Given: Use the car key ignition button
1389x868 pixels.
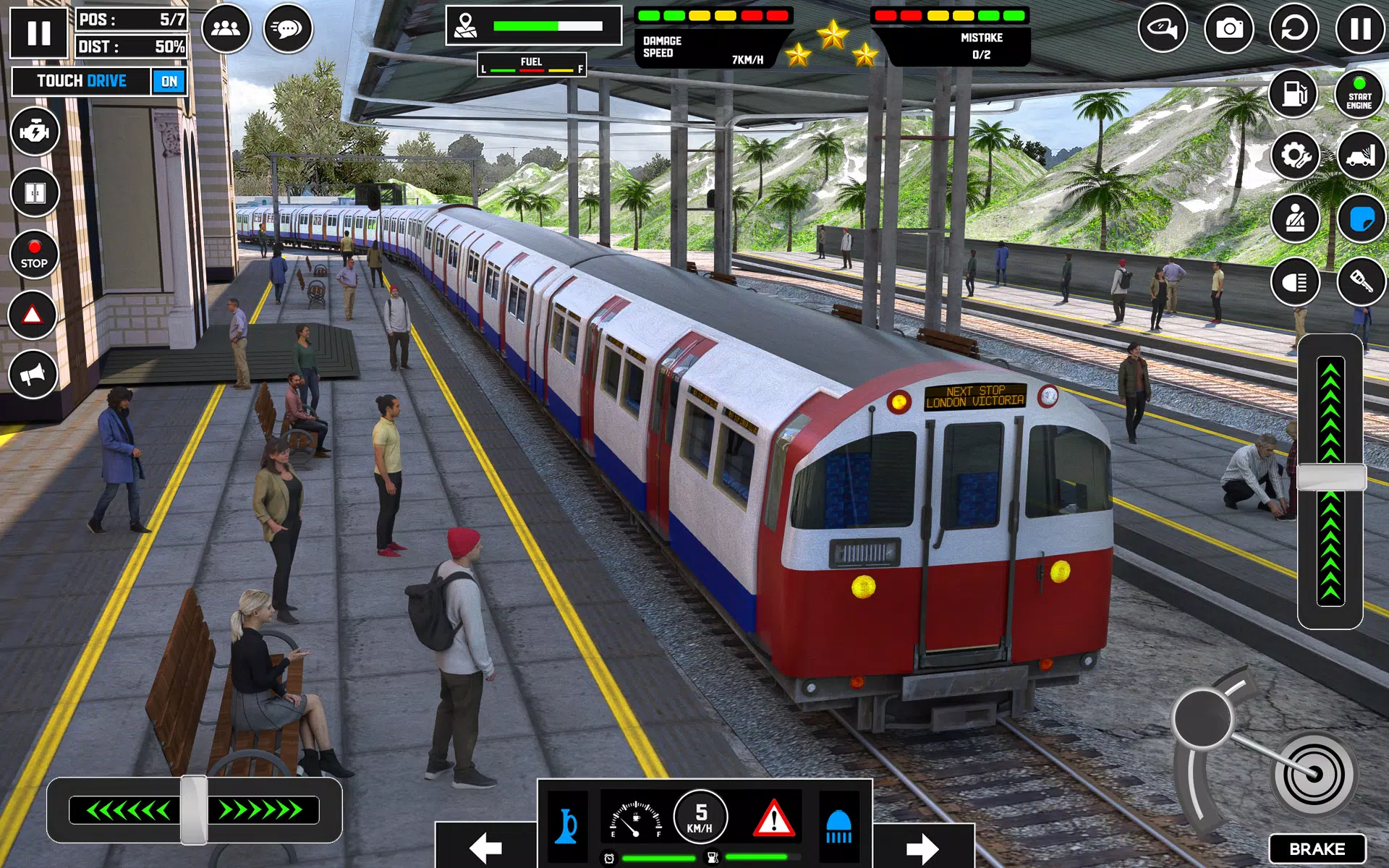Looking at the screenshot, I should 1360,281.
